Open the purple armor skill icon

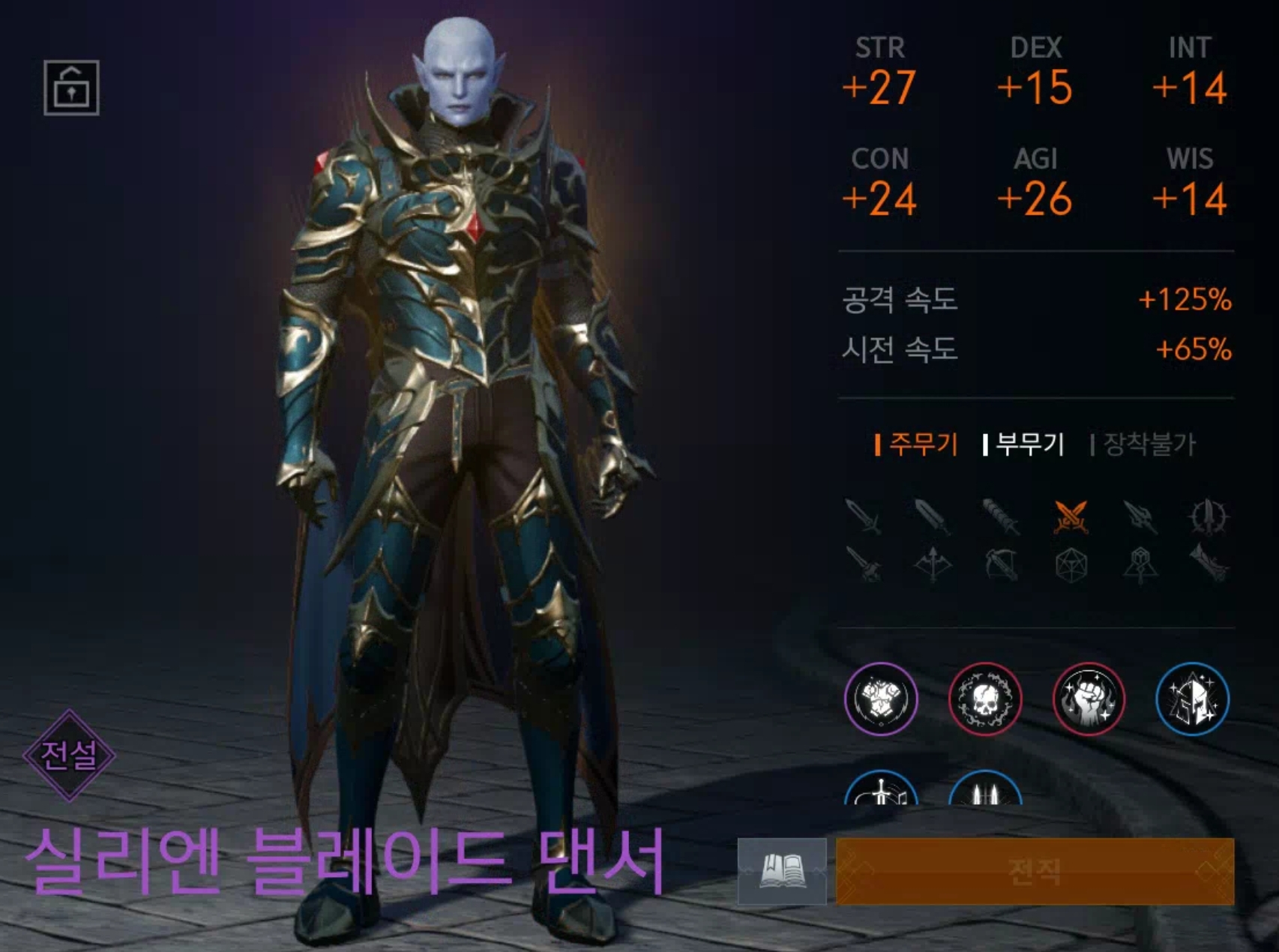[x=882, y=699]
